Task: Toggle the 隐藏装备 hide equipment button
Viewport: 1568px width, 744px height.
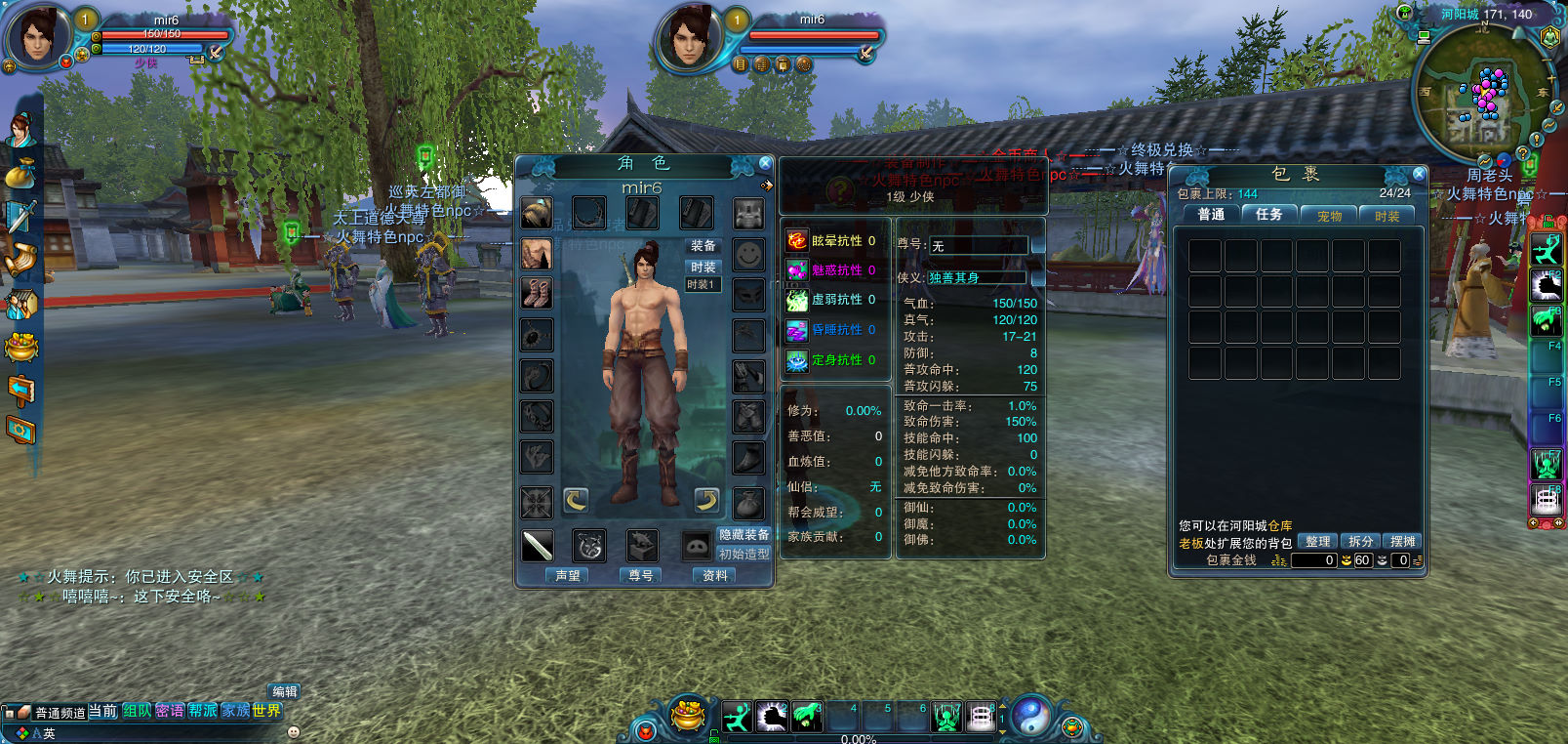Action: pyautogui.click(x=744, y=535)
